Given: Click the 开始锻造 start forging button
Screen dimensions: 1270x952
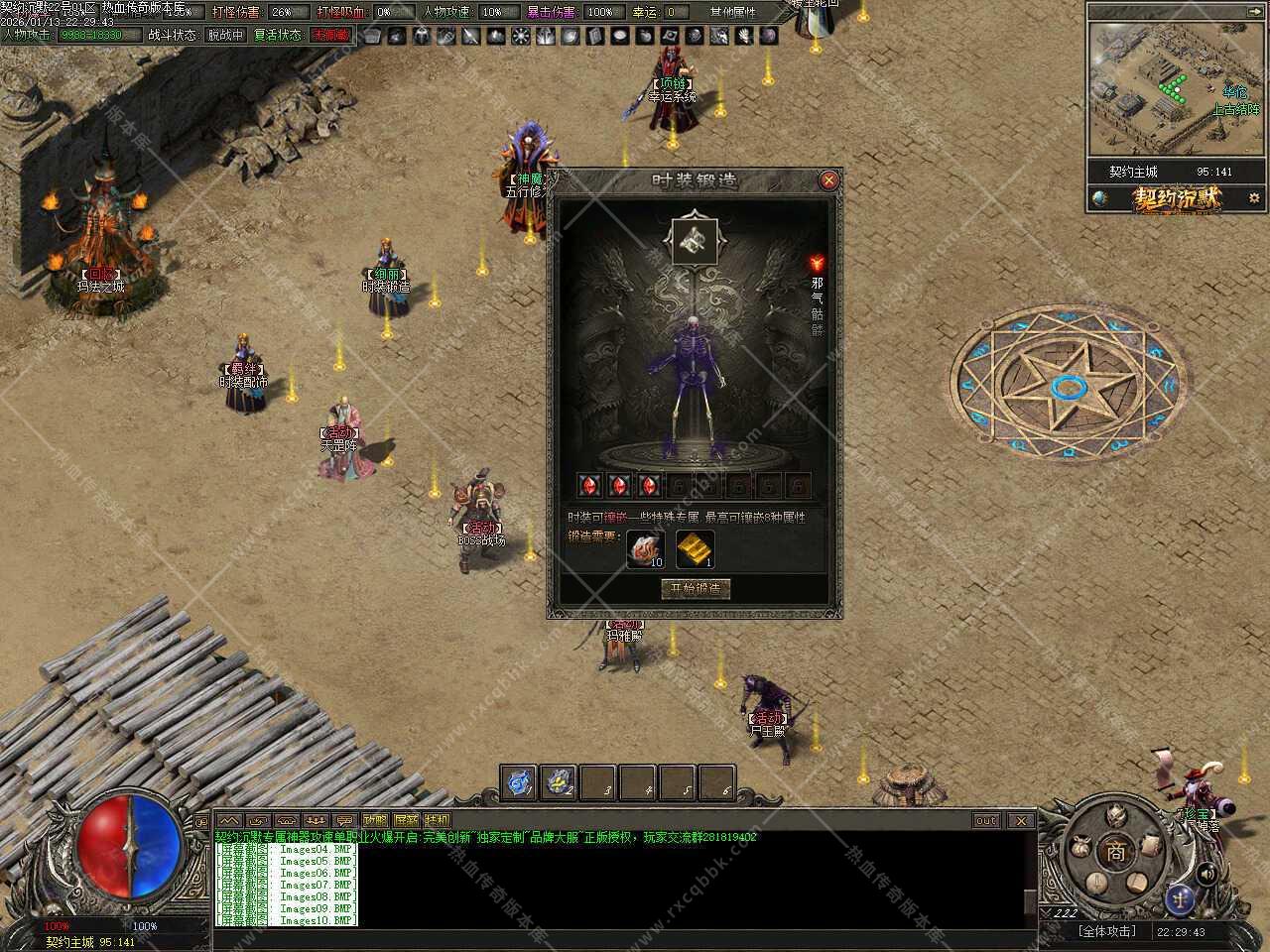Looking at the screenshot, I should [696, 588].
